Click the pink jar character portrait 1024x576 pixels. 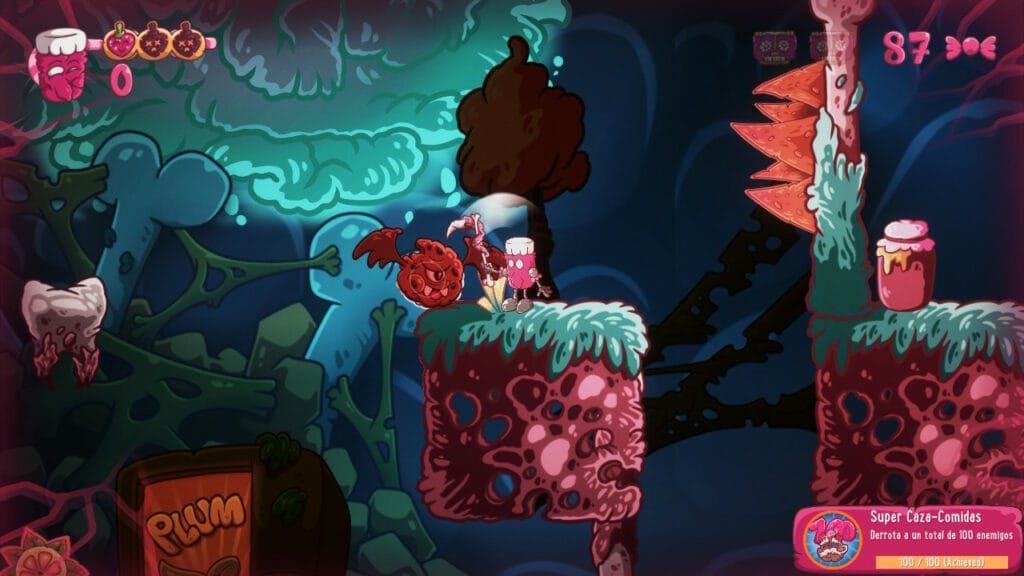click(x=62, y=63)
